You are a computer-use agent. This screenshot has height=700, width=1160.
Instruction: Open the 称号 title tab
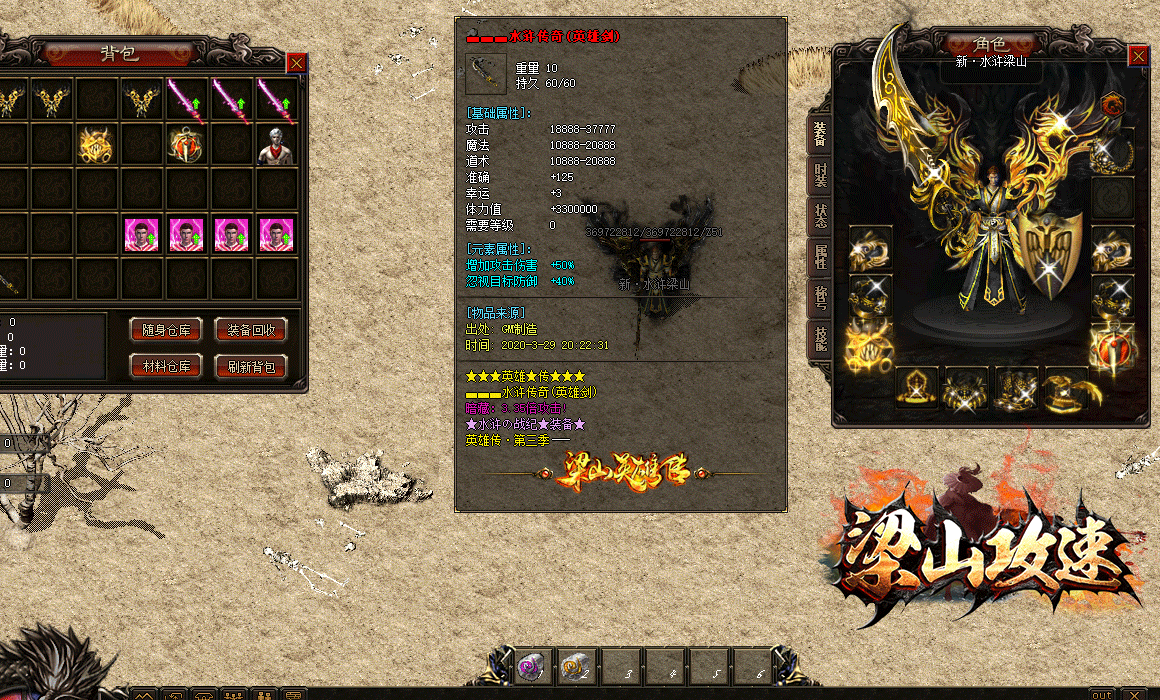coord(820,298)
